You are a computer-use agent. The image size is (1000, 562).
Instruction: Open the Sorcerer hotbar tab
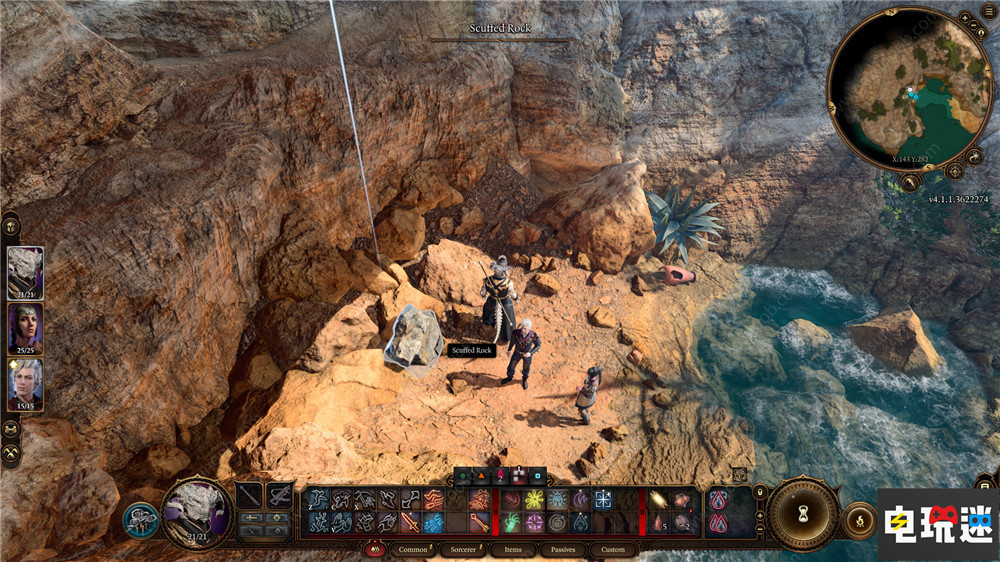click(463, 549)
